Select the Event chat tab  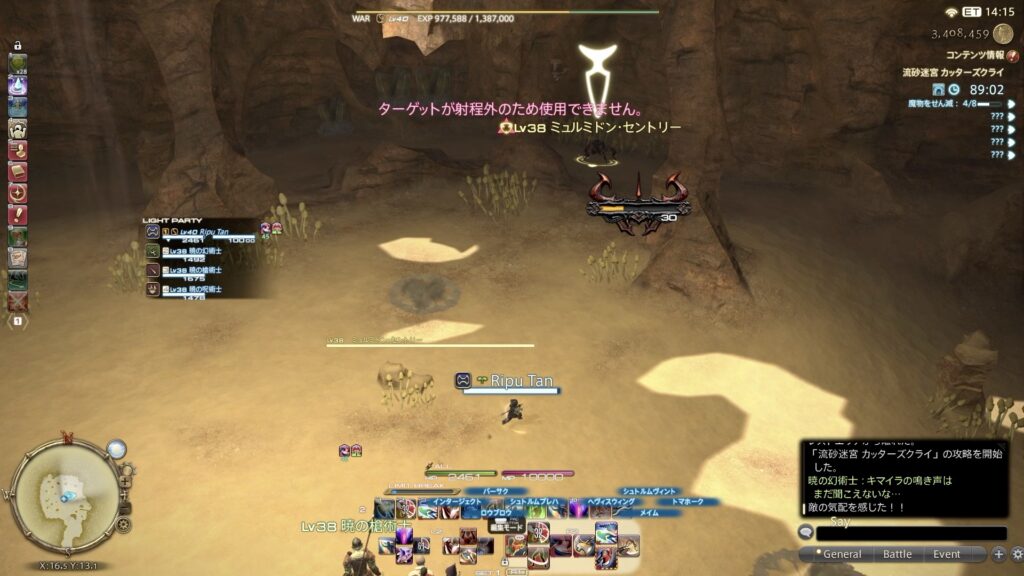click(x=947, y=554)
